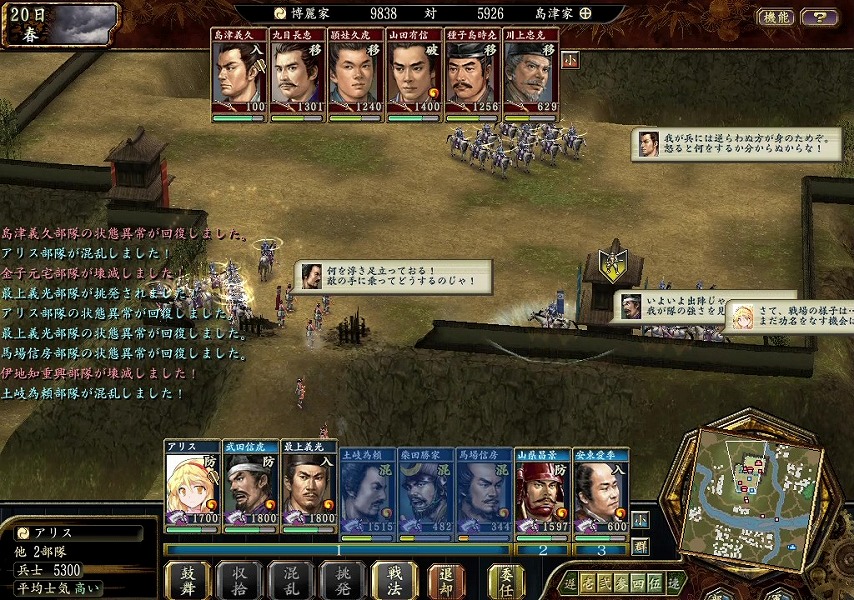Select enemy officer 川上忠克 portrait
The height and width of the screenshot is (600, 854).
pyautogui.click(x=531, y=76)
